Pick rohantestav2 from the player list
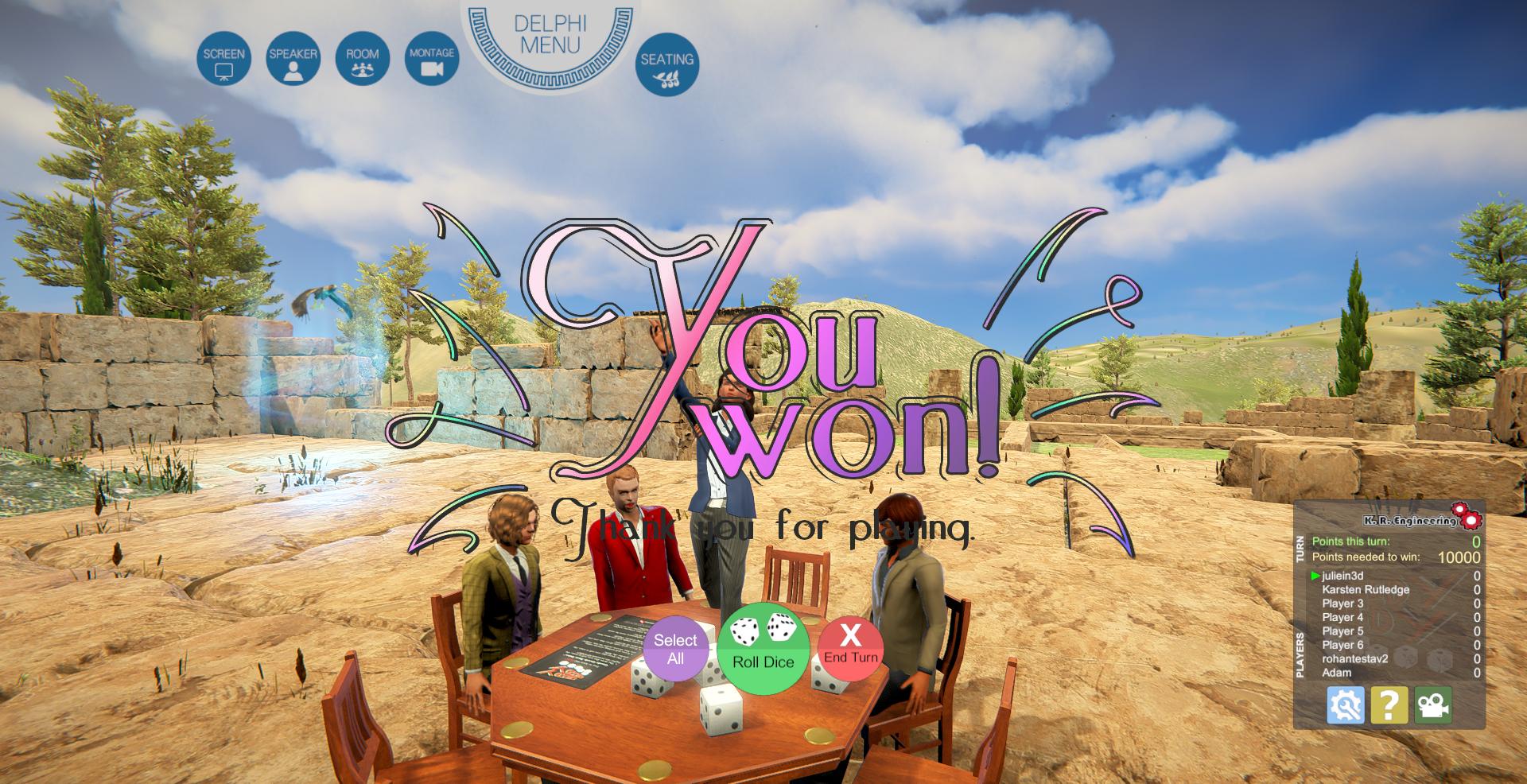 click(x=1354, y=658)
